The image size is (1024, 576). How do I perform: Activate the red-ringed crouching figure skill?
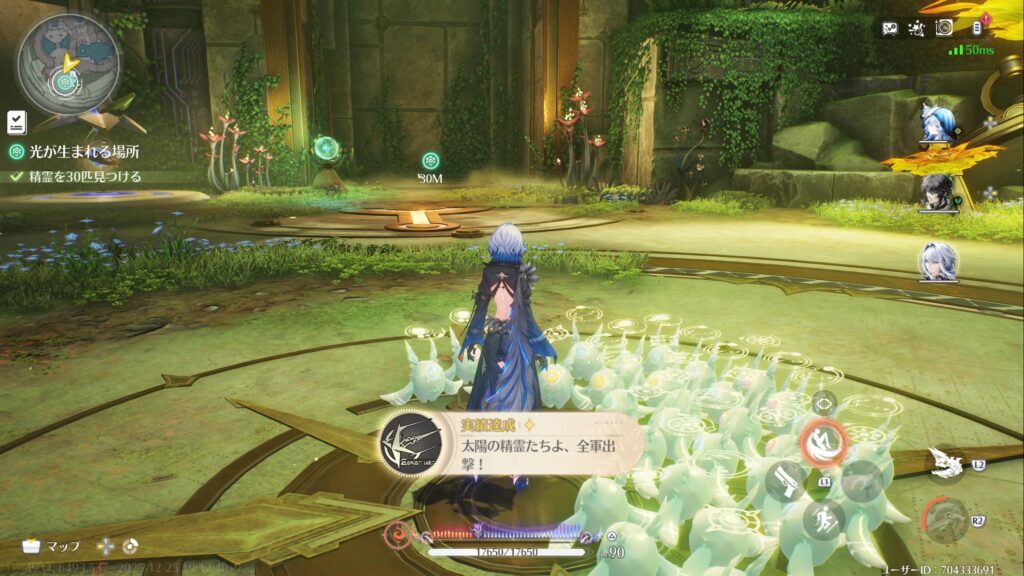coord(826,441)
